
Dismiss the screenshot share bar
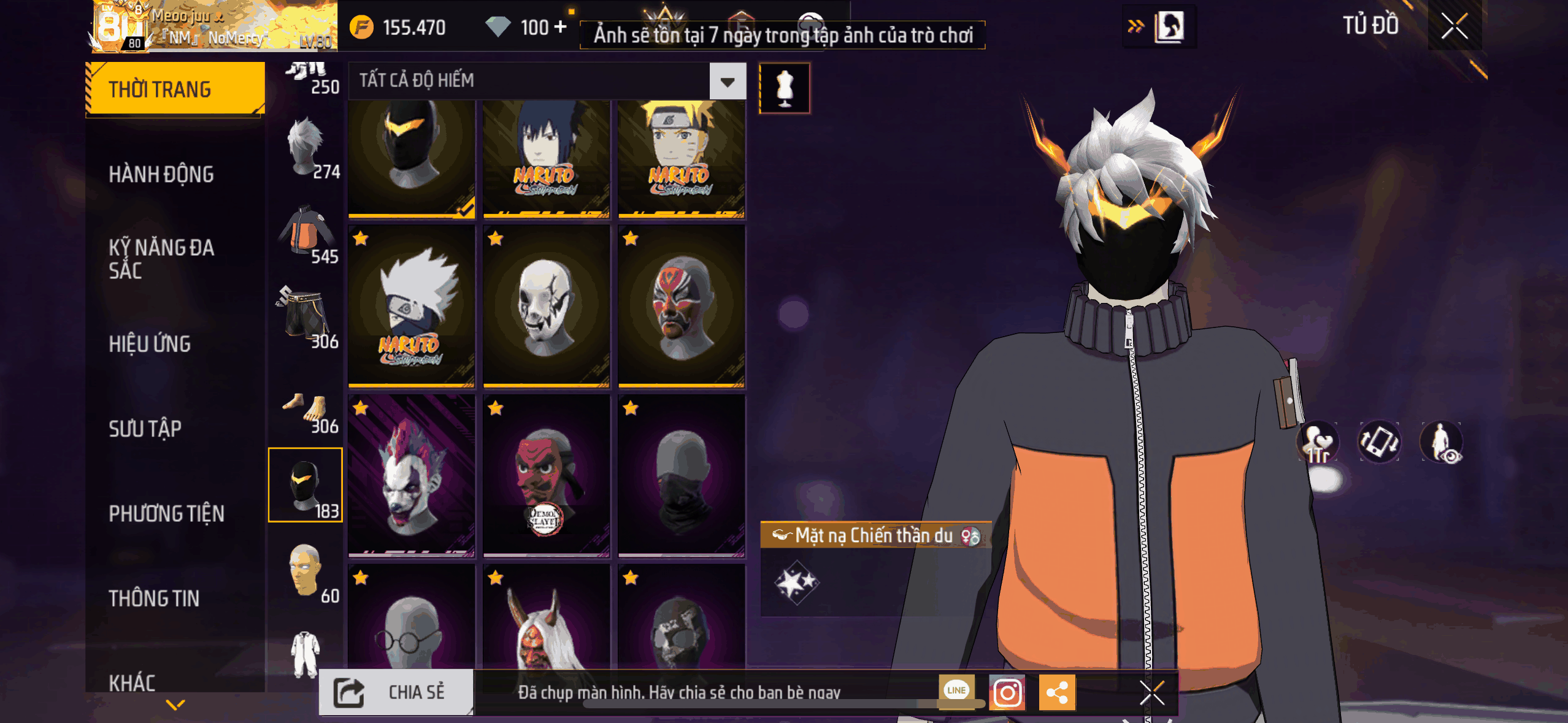[1151, 694]
